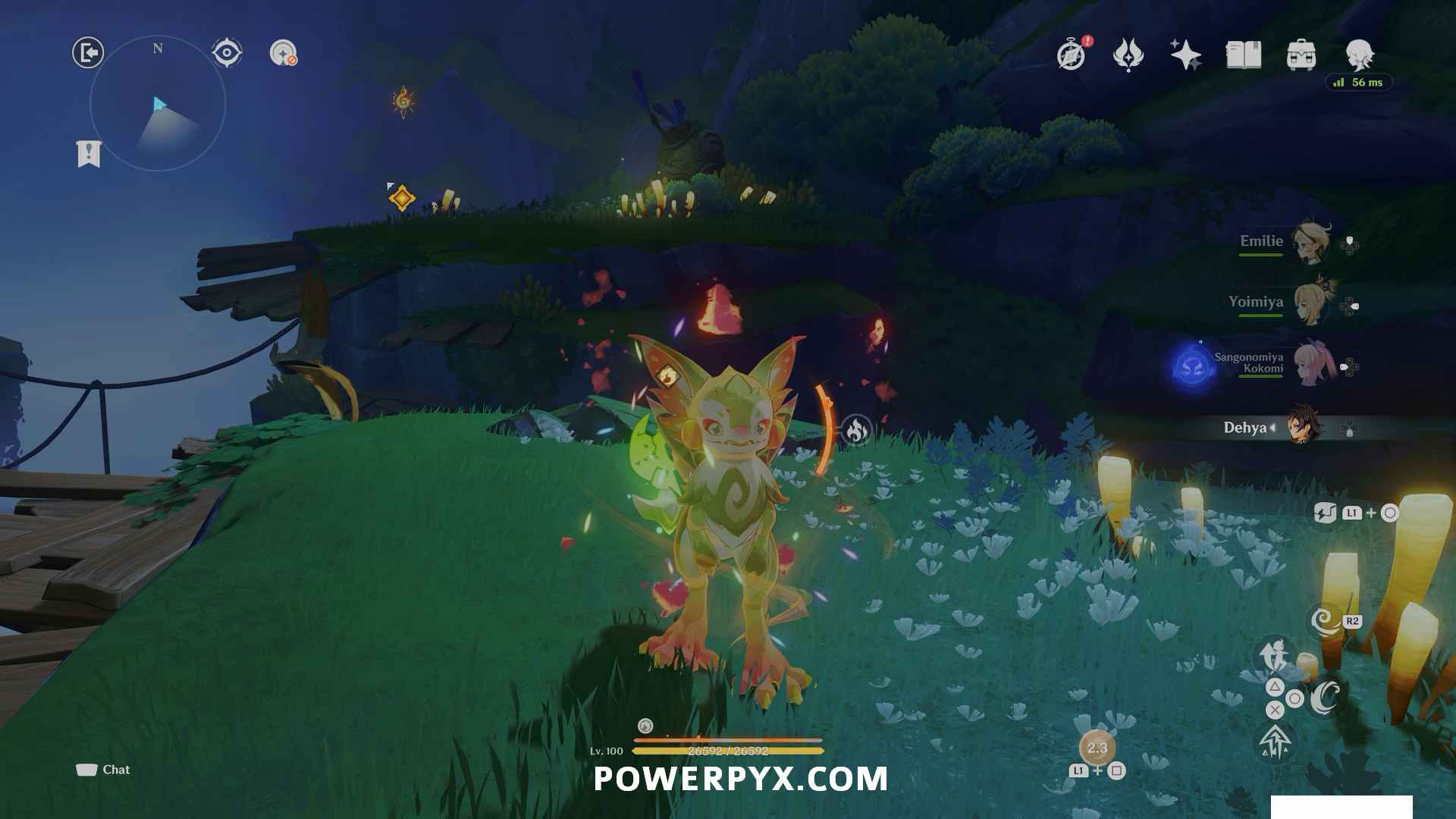This screenshot has height=819, width=1456.
Task: Switch to party member Emilie
Action: coord(1309,243)
